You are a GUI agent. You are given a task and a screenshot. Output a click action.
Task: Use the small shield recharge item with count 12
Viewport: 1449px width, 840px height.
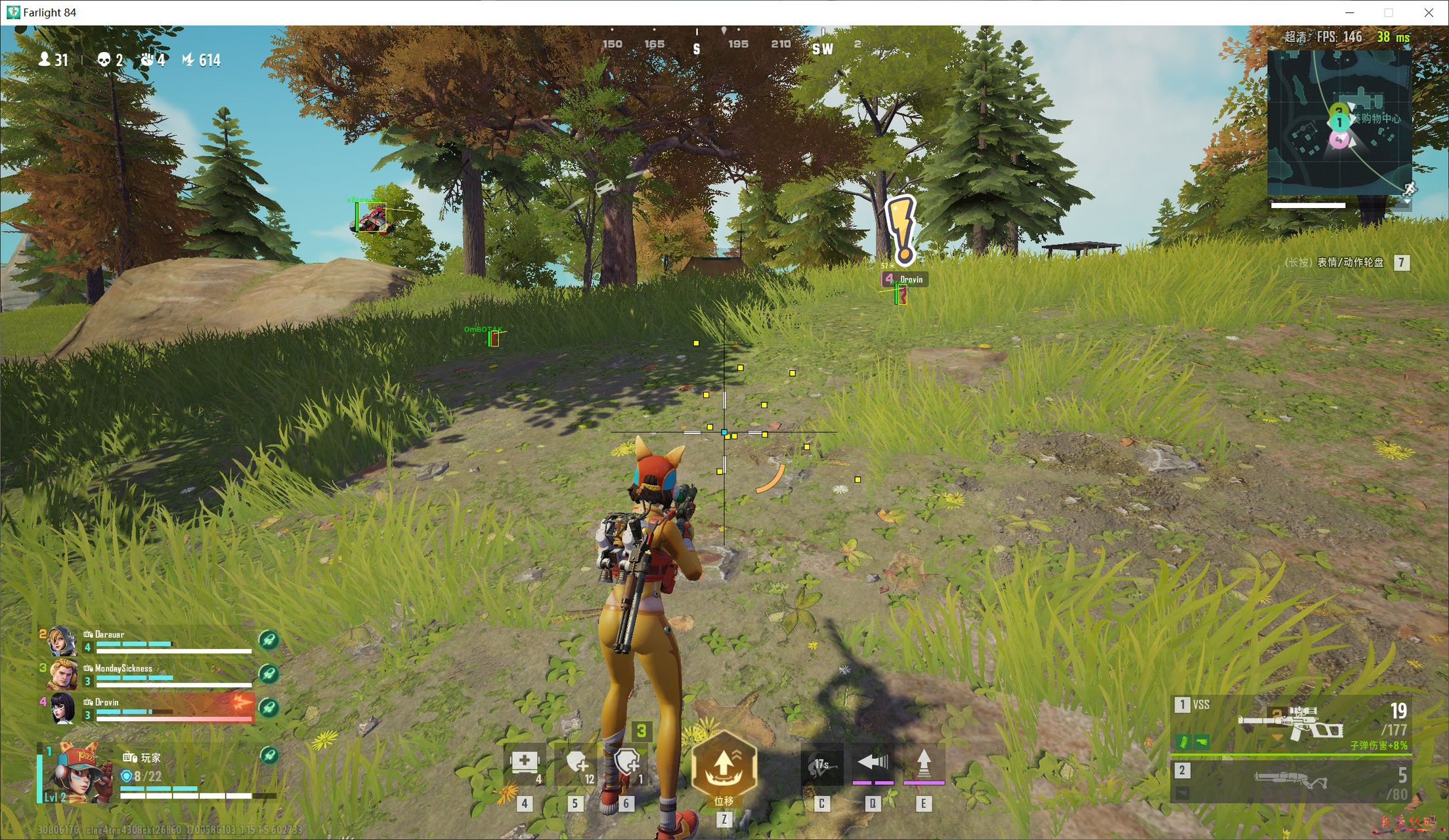coord(576,764)
